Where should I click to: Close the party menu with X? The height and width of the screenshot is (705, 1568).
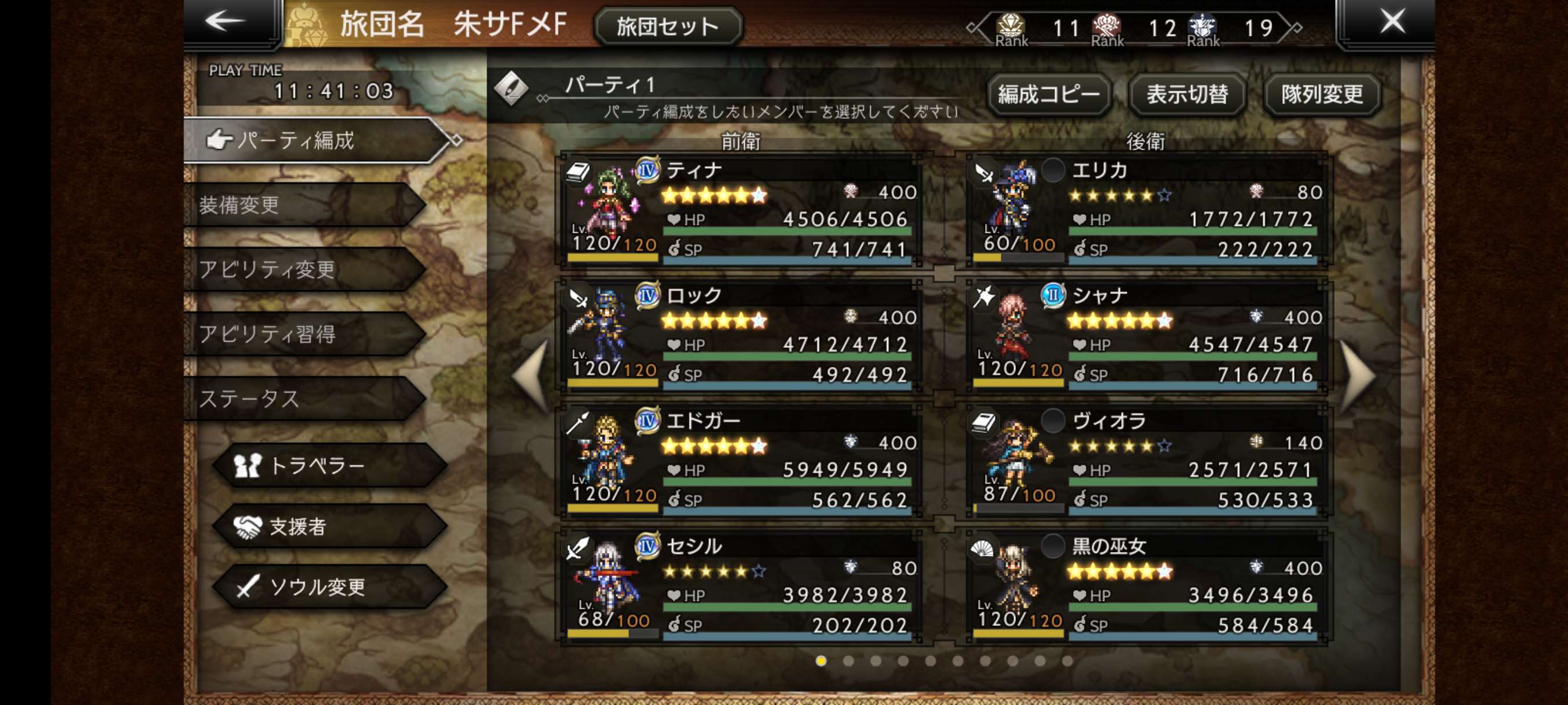pyautogui.click(x=1391, y=22)
